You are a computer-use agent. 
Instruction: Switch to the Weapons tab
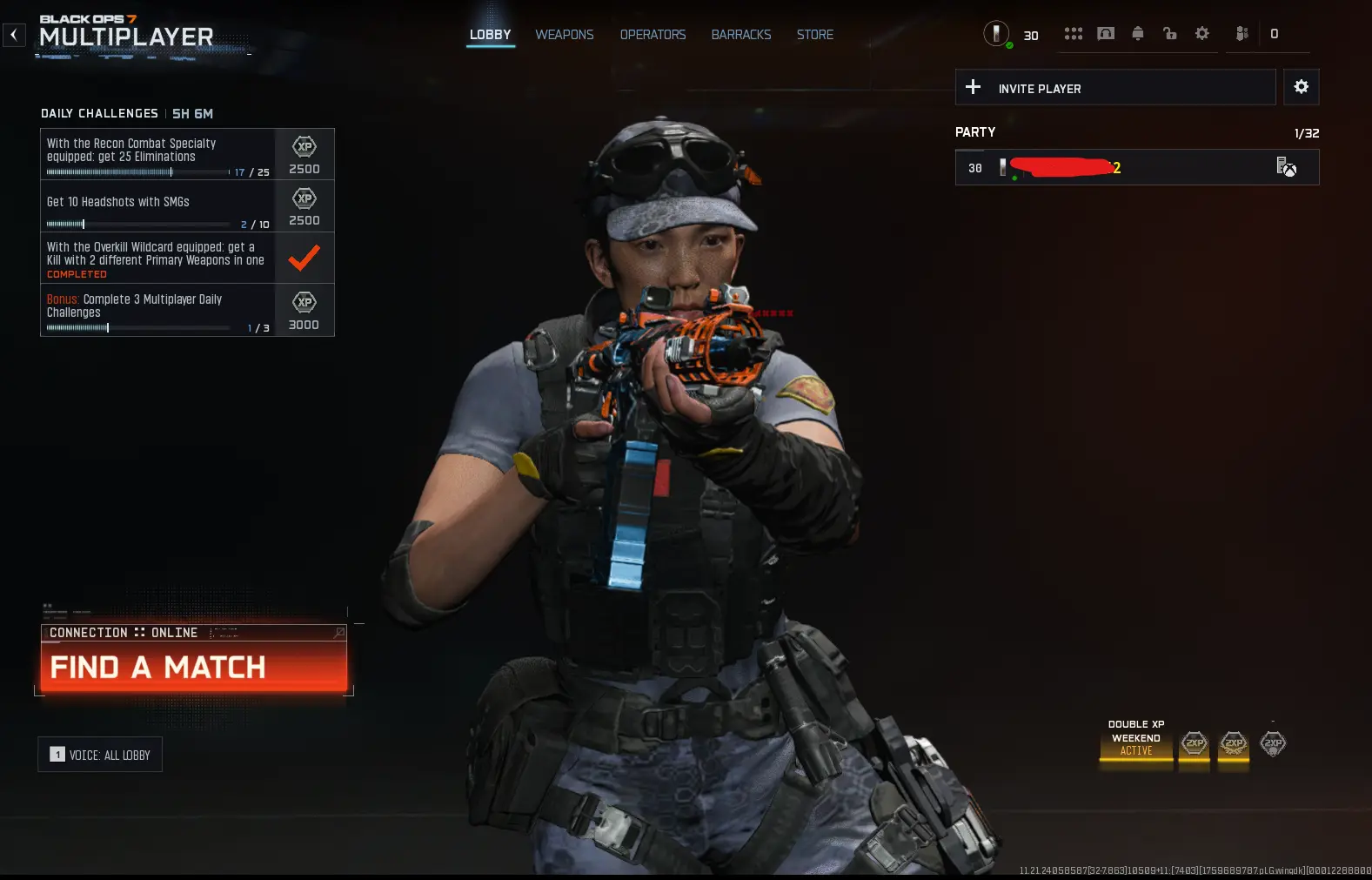564,35
